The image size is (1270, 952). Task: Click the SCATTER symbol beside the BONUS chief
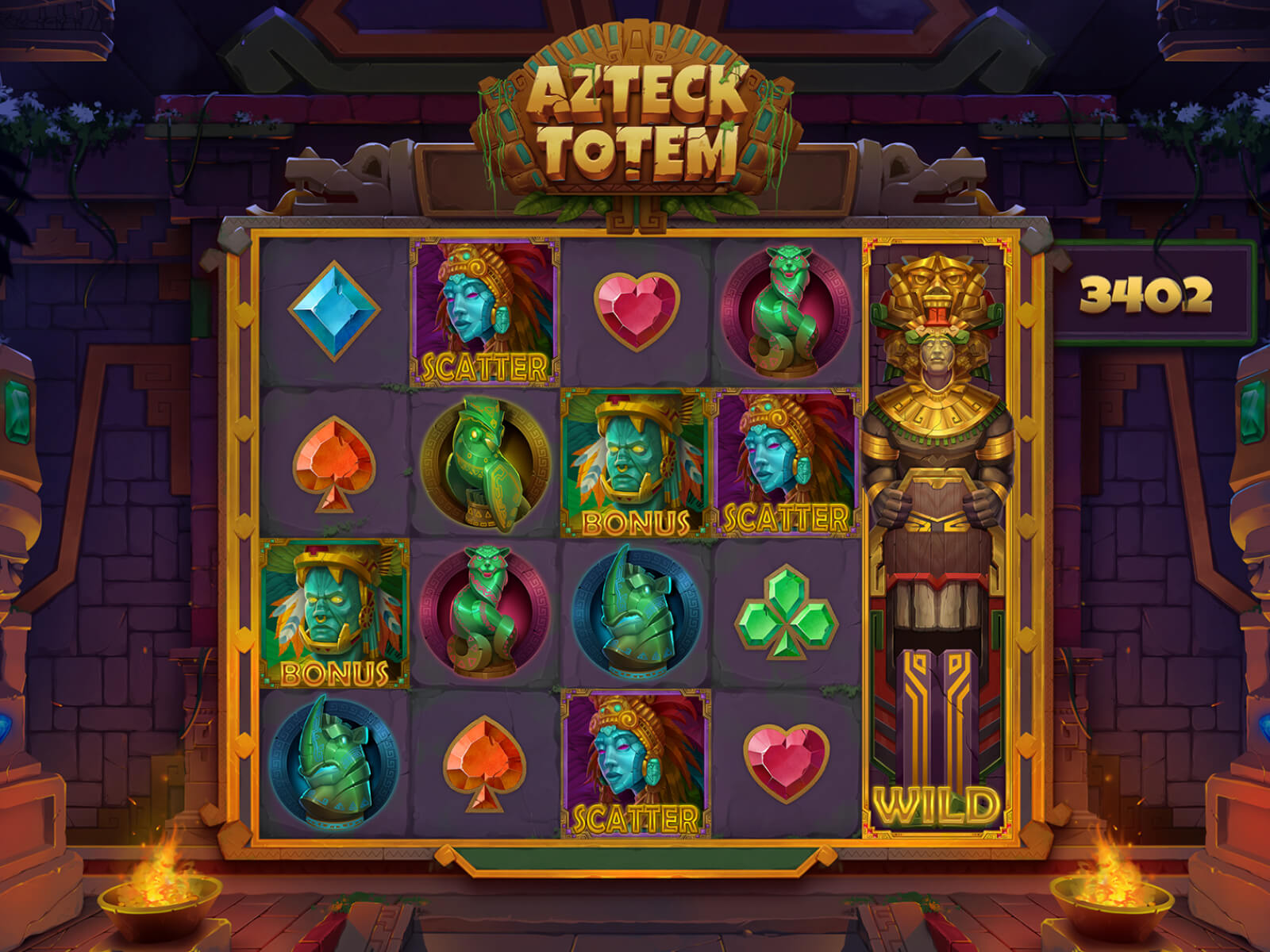tap(782, 460)
